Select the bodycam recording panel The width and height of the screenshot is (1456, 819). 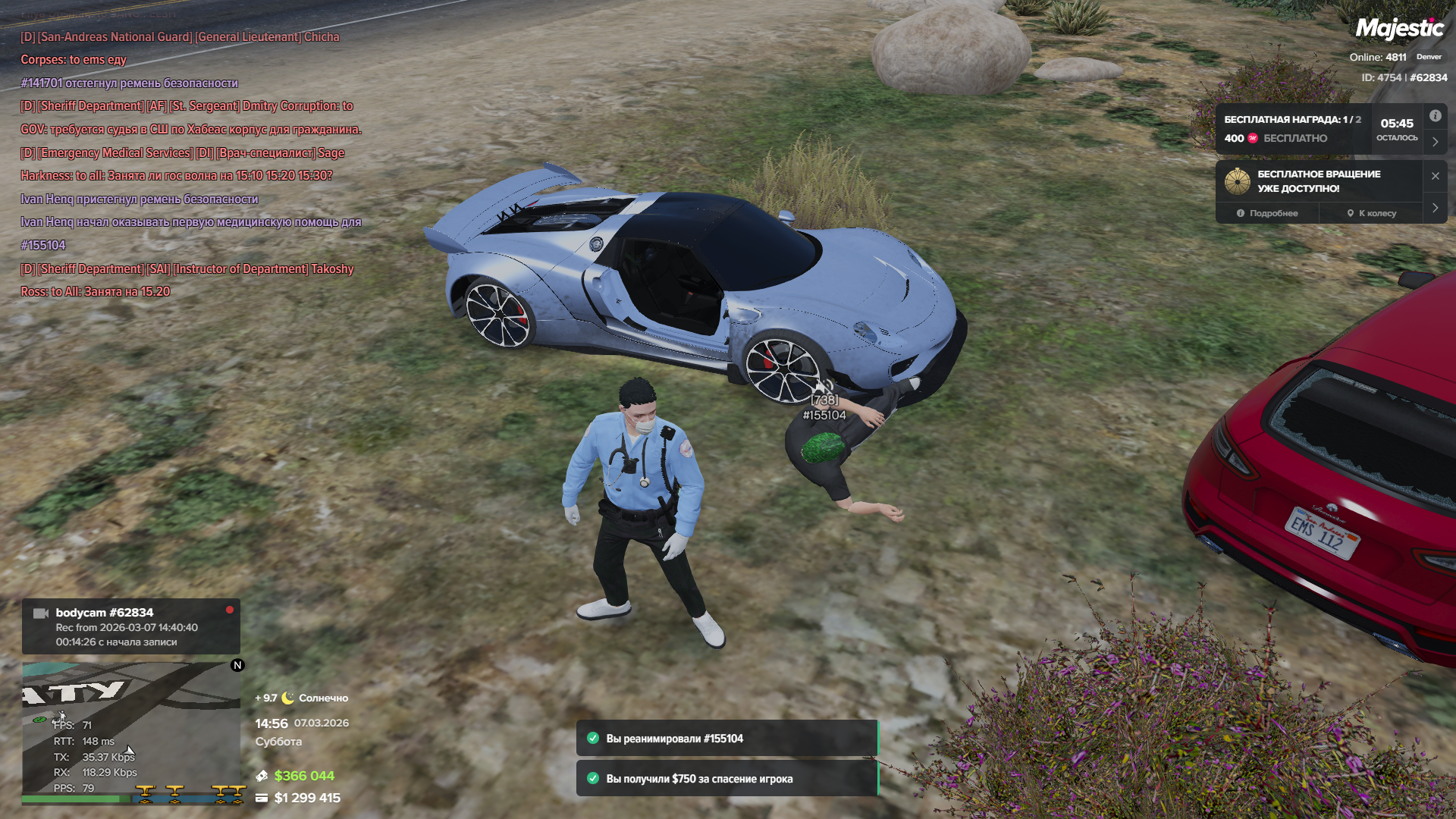pos(130,626)
